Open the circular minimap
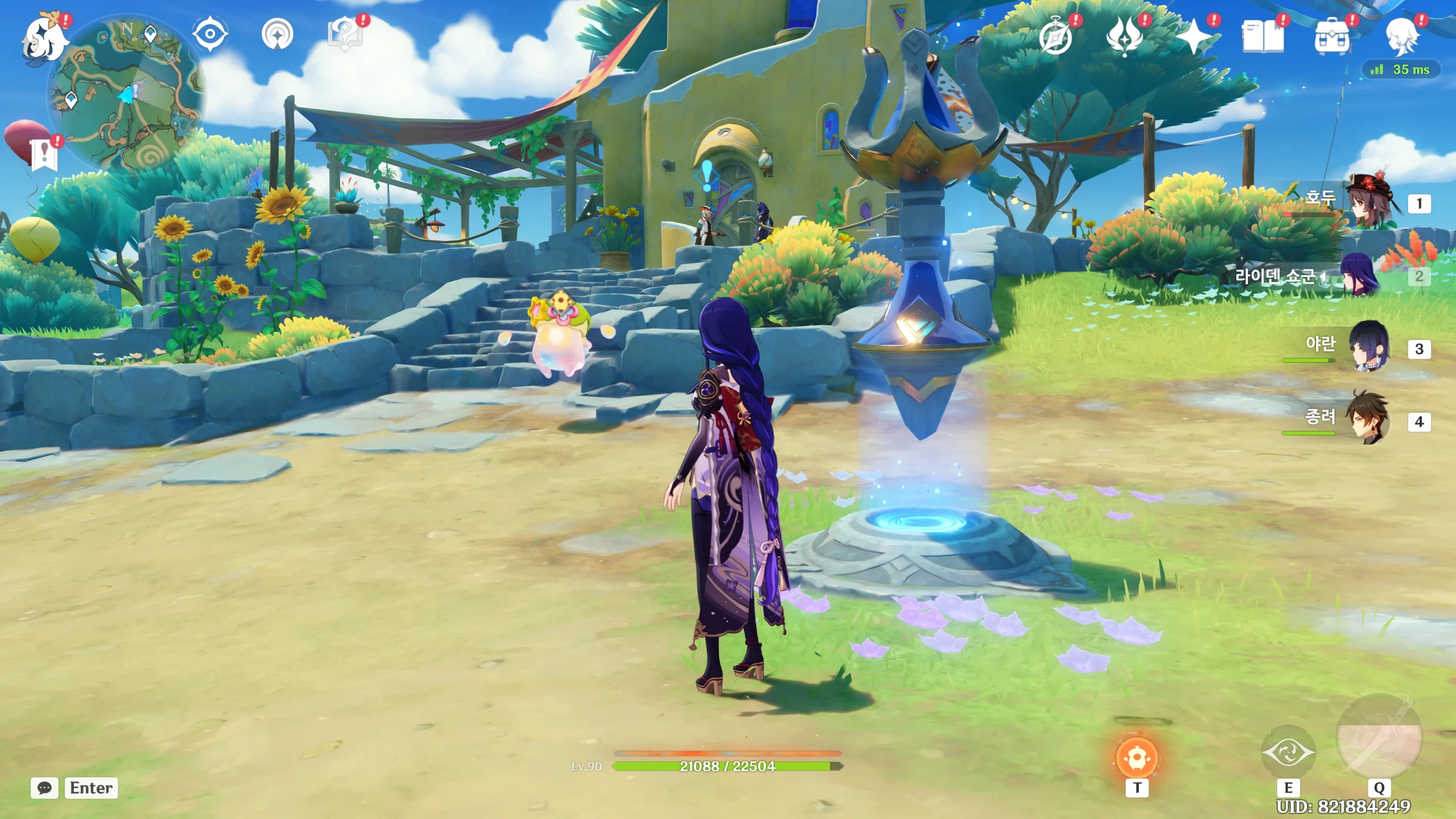 (x=126, y=94)
